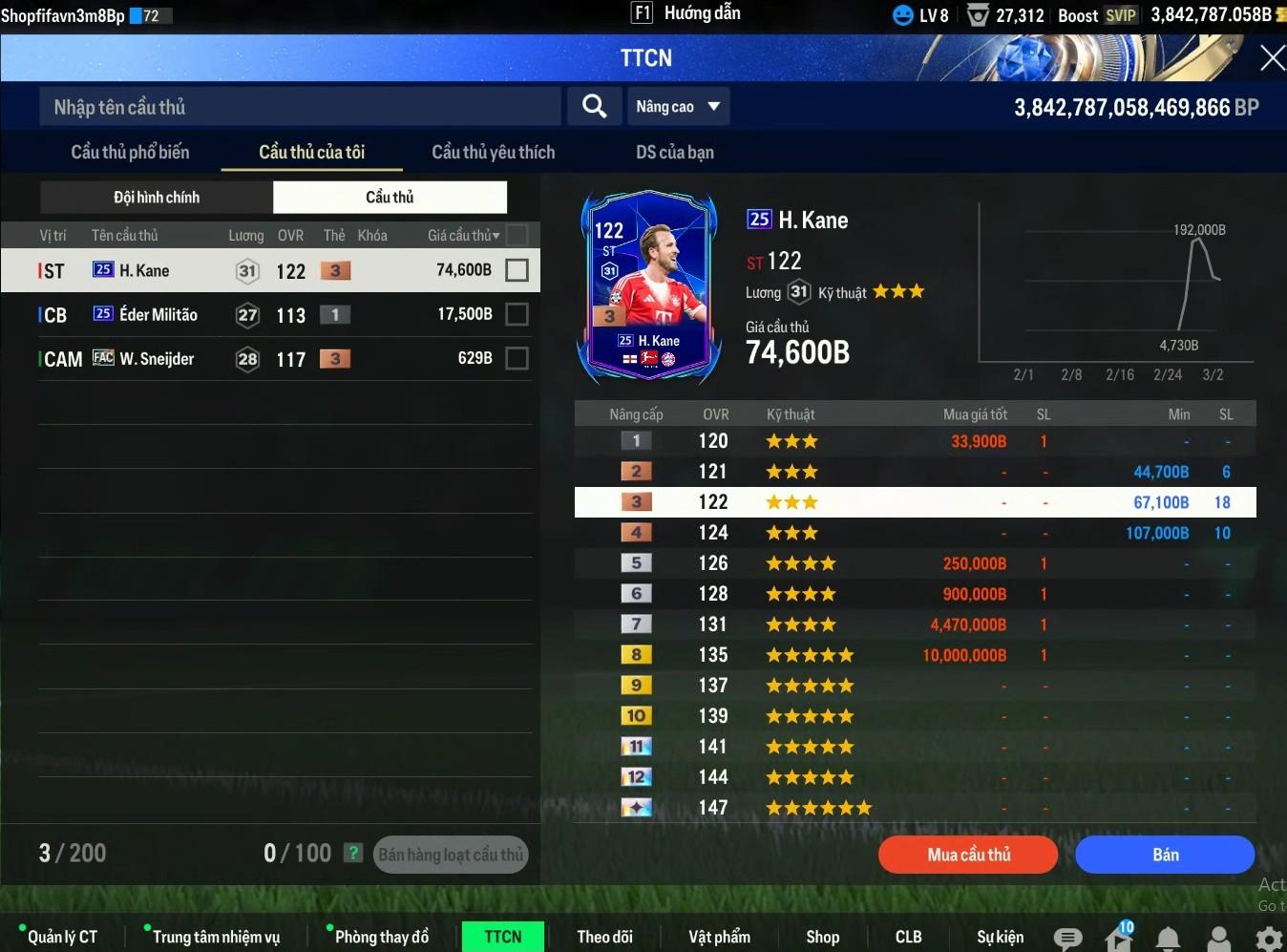This screenshot has height=952, width=1287.
Task: Open the F1 Hướng dẫn guide
Action: click(x=686, y=13)
